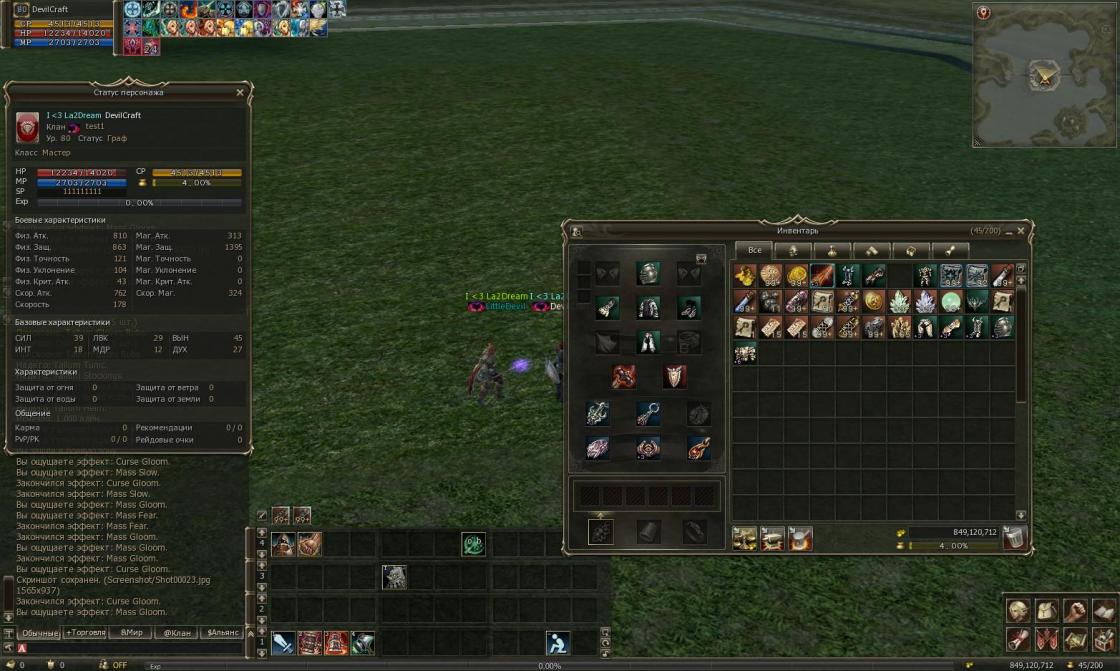Screen dimensions: 1120x671
Task: Open the actions menu with the fist icon
Action: 1076,610
